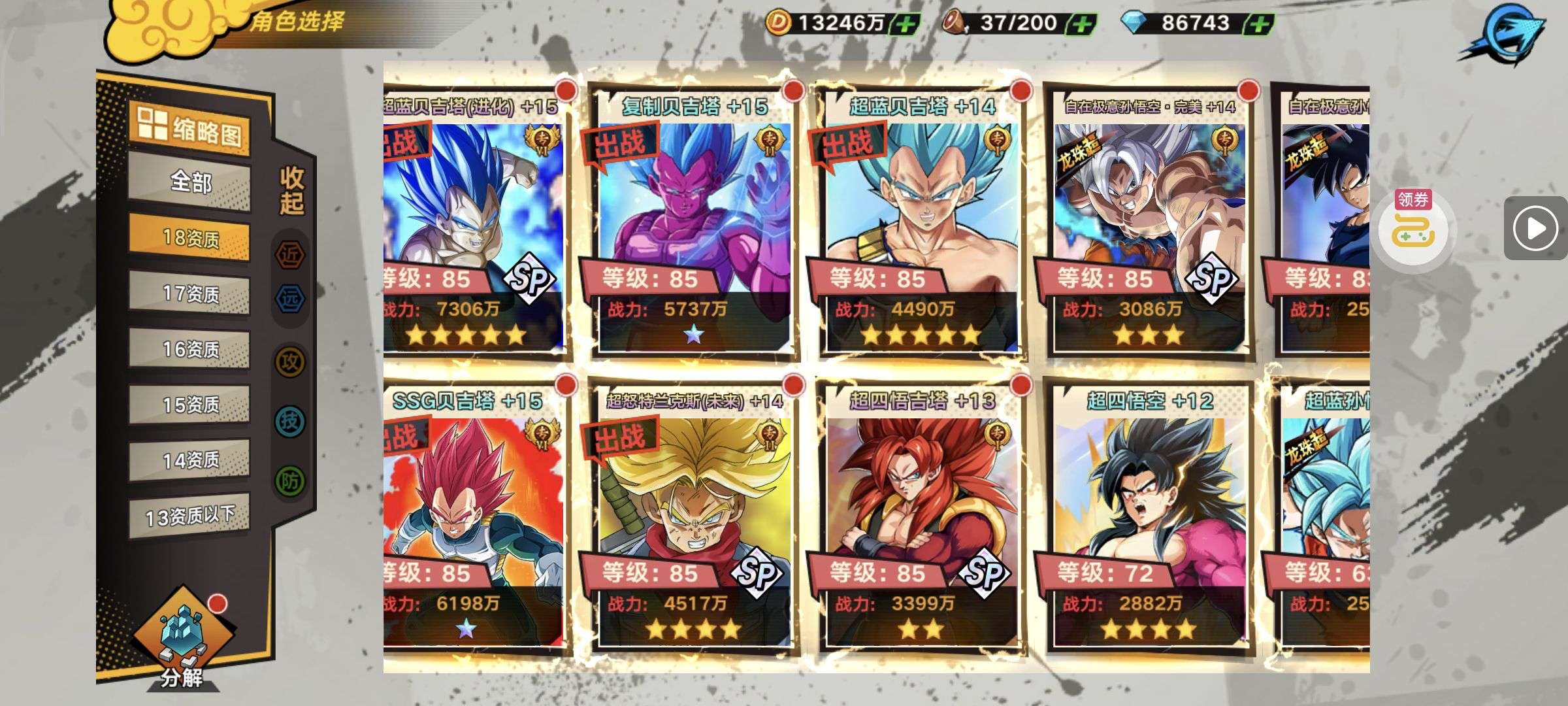Switch to the 缩略图 thumbnail view
The image size is (1568, 706).
click(190, 129)
